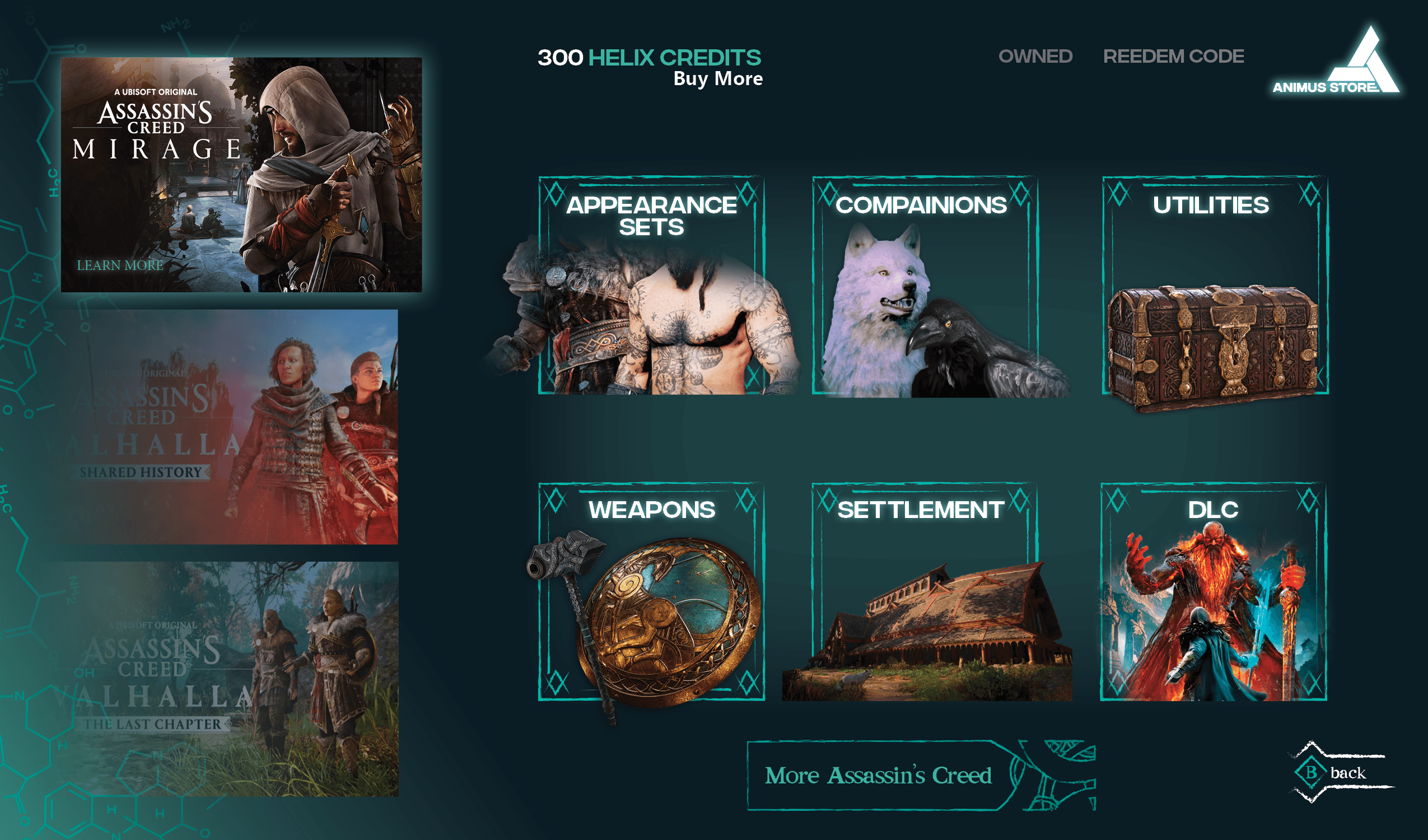Click Learn More on the Mirage banner
Image resolution: width=1428 pixels, height=840 pixels.
[120, 265]
